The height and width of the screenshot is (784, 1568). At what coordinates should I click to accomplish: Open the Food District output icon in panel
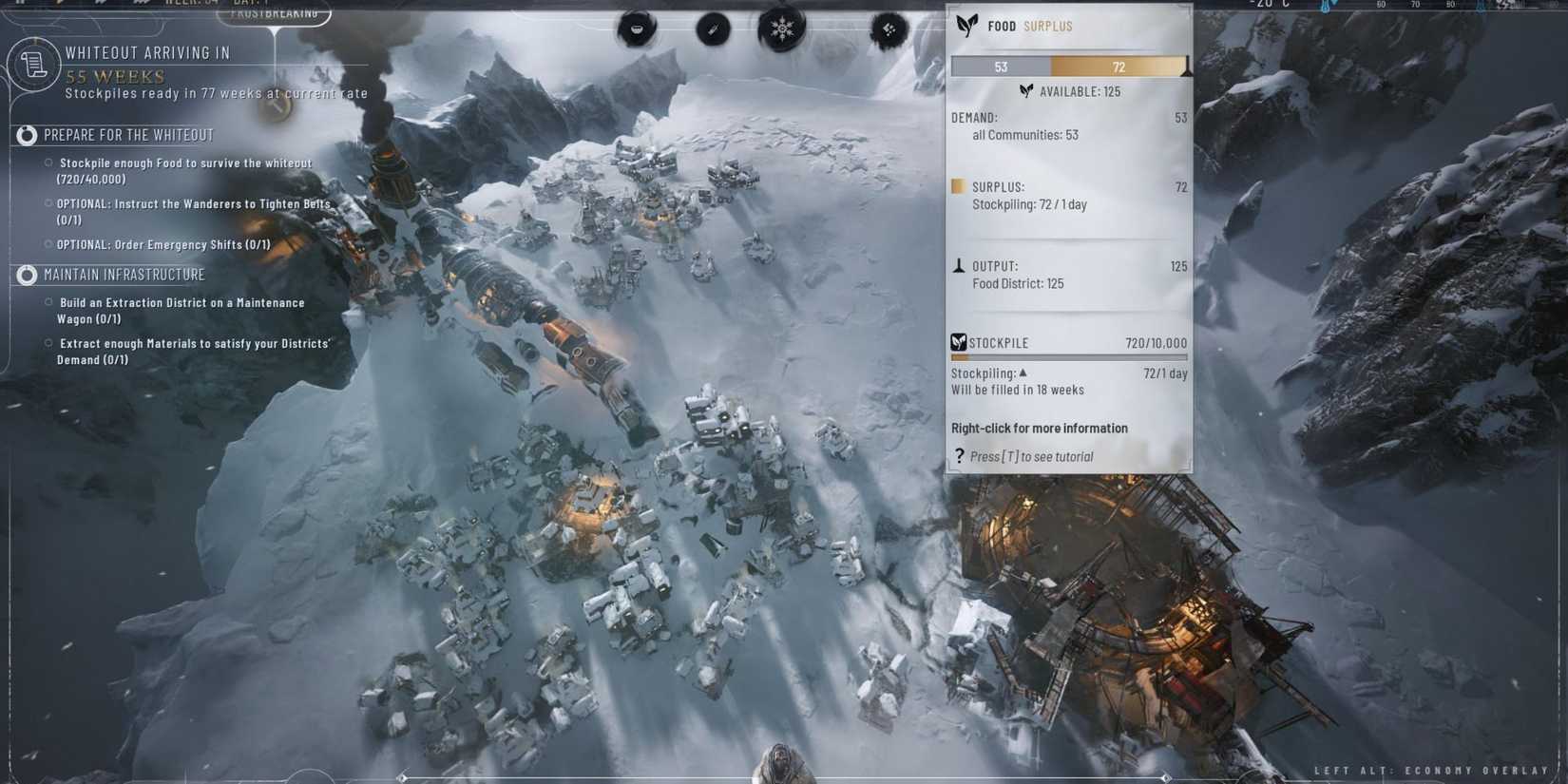pos(960,266)
